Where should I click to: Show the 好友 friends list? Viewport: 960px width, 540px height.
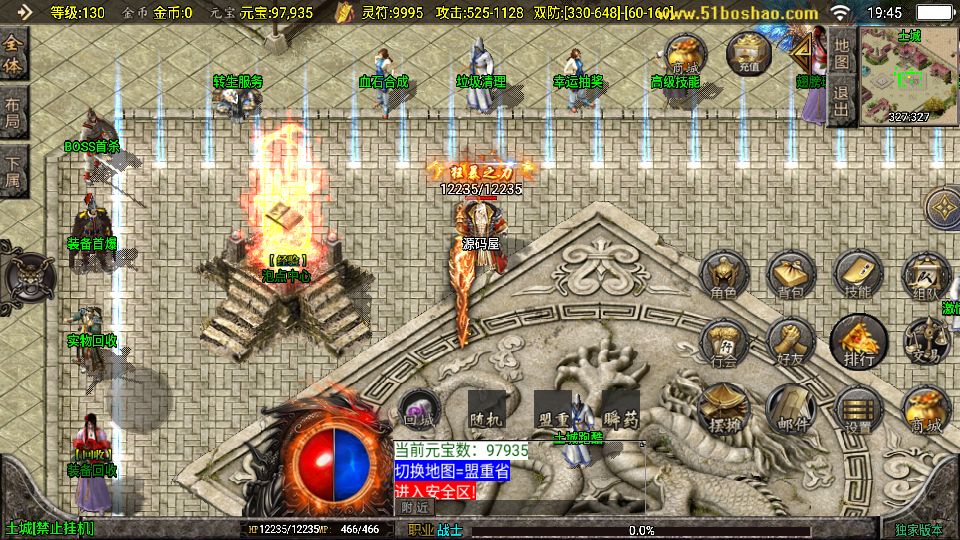tap(791, 343)
